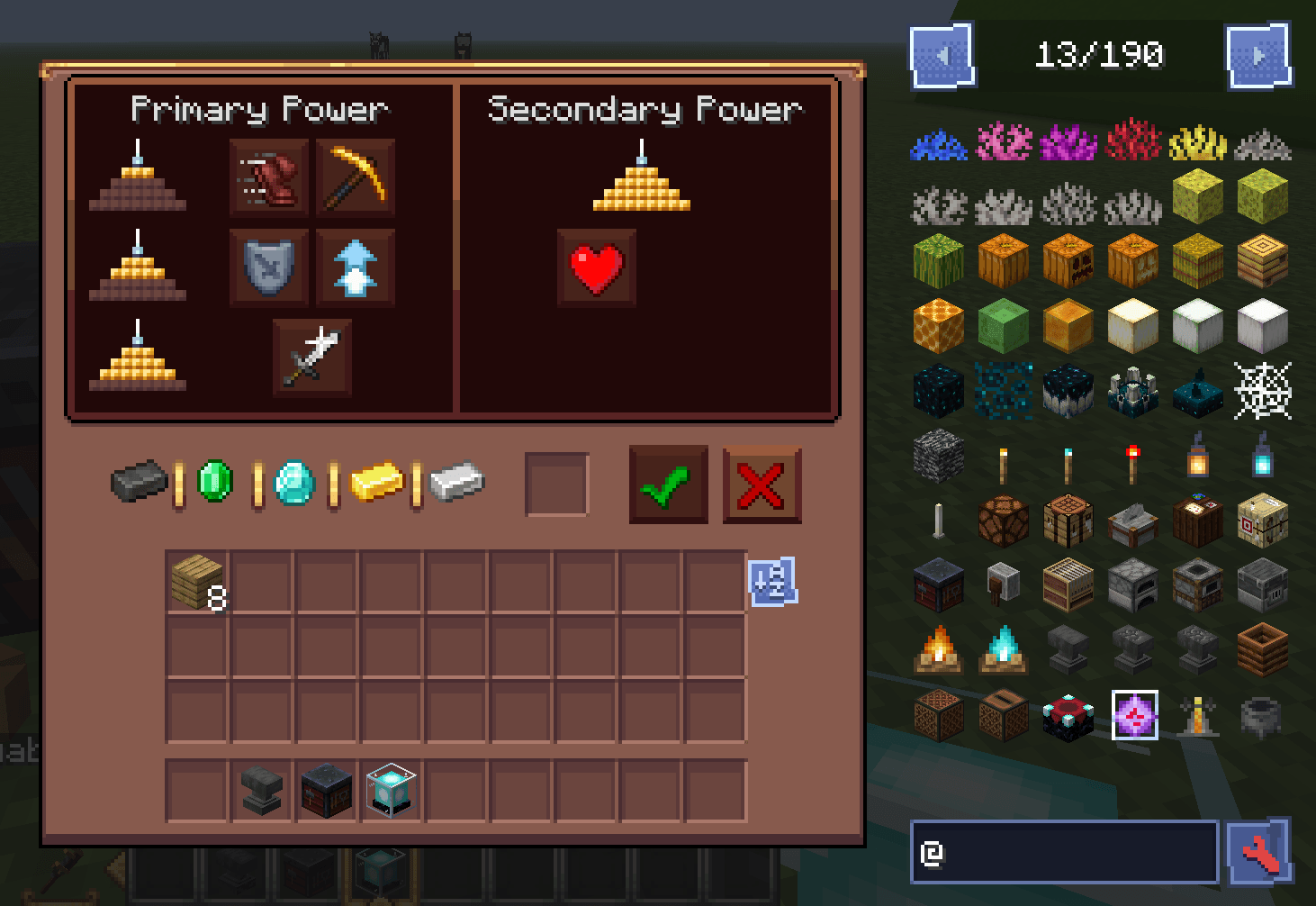Choose the Resistance shield power

coord(267,267)
